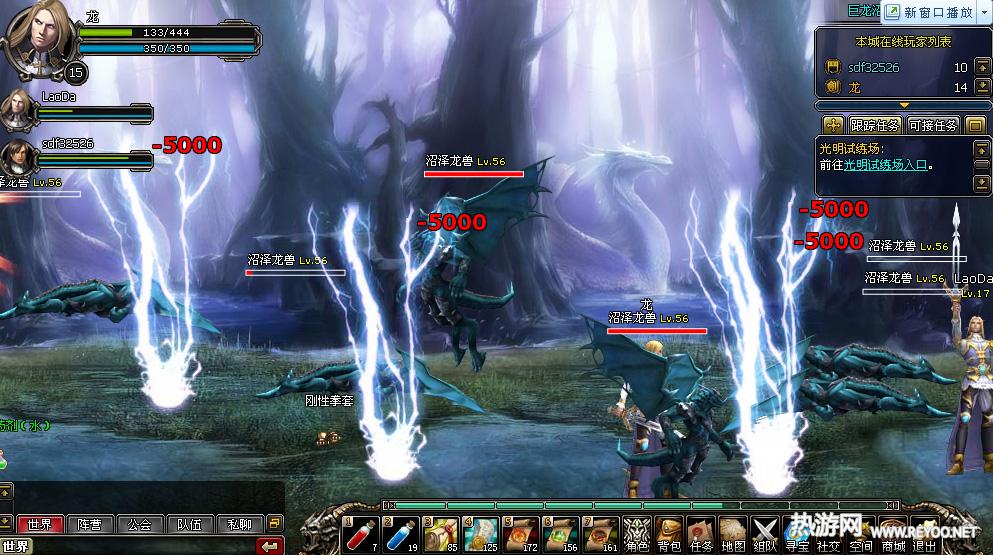
Task: Open the 任务 quest log
Action: pos(701,531)
